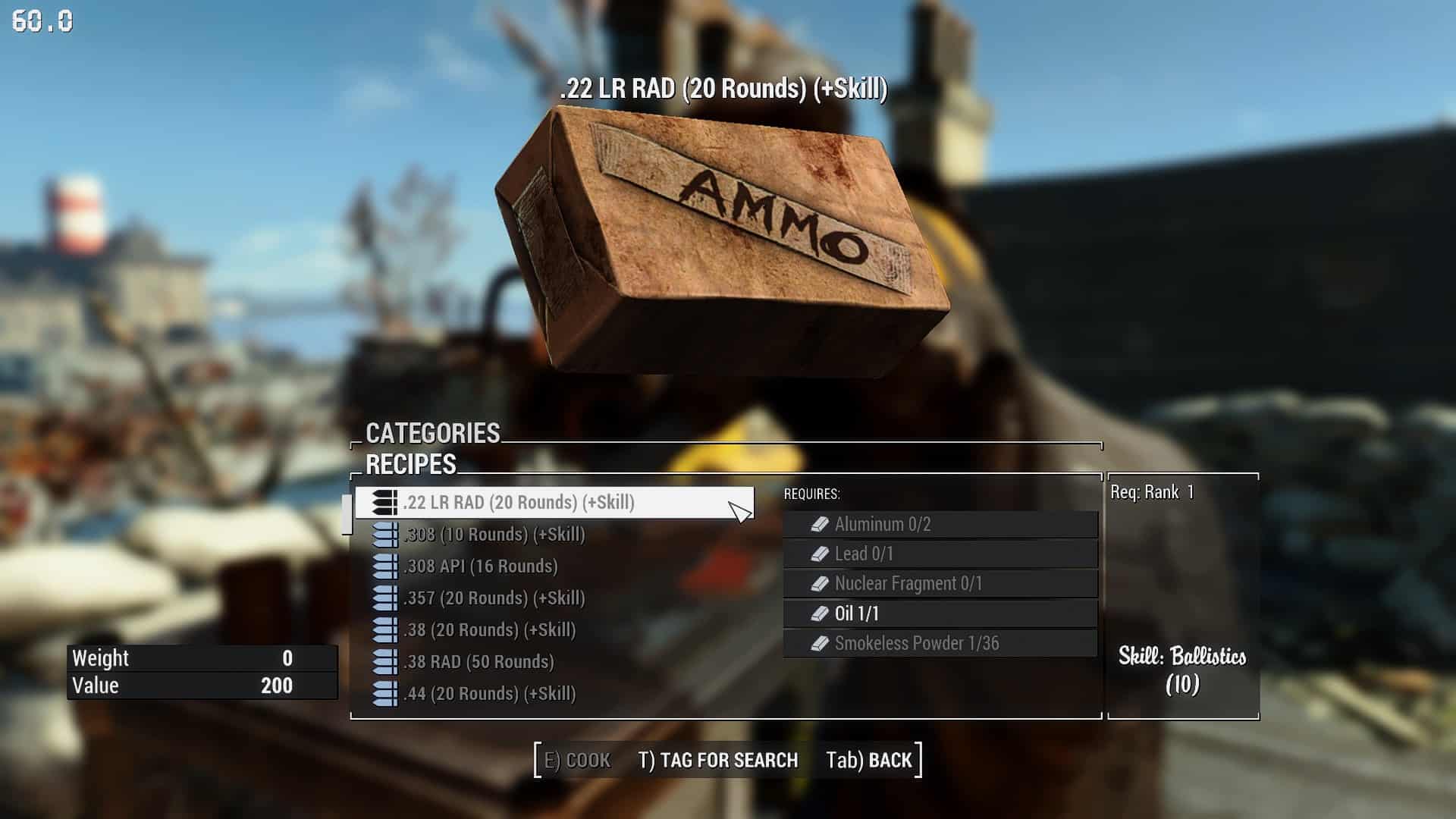Click the Aluminum 0/2 requirement row

pos(940,524)
